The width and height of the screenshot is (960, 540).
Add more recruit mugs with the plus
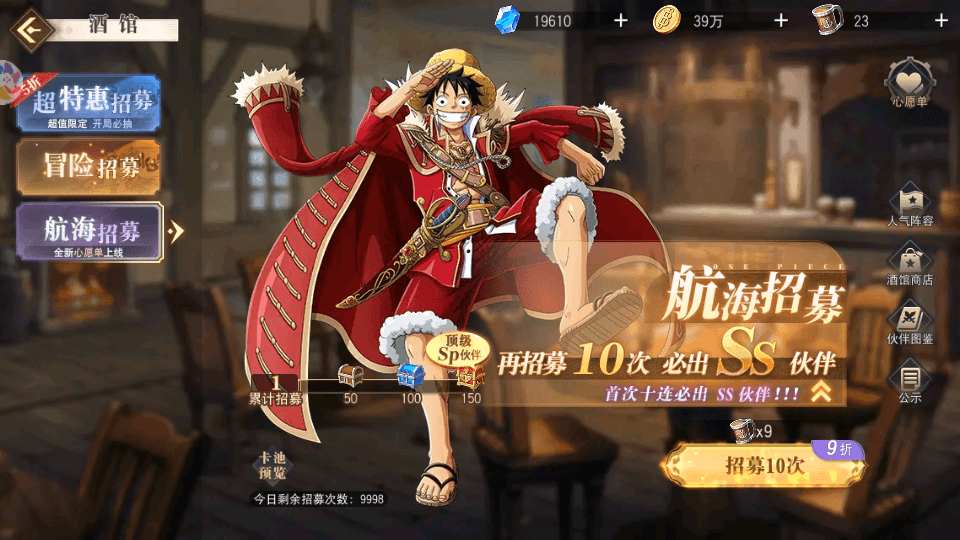click(940, 20)
